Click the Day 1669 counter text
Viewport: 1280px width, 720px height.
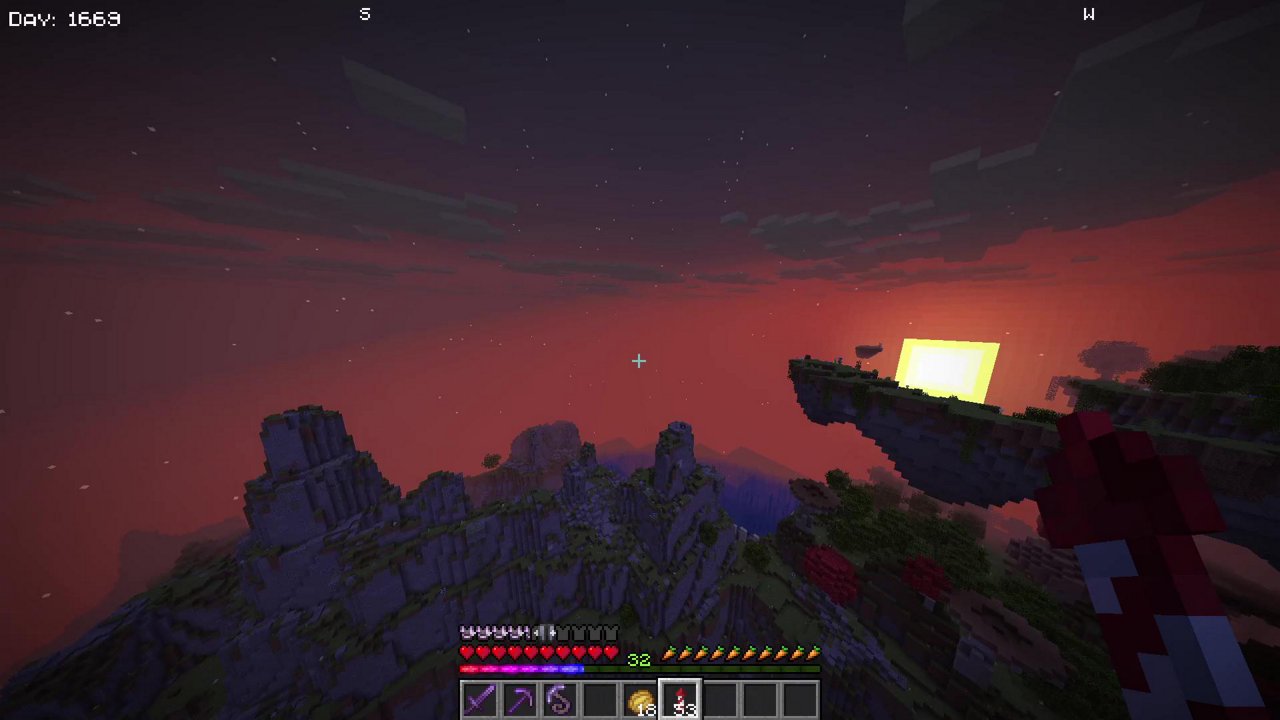[65, 18]
